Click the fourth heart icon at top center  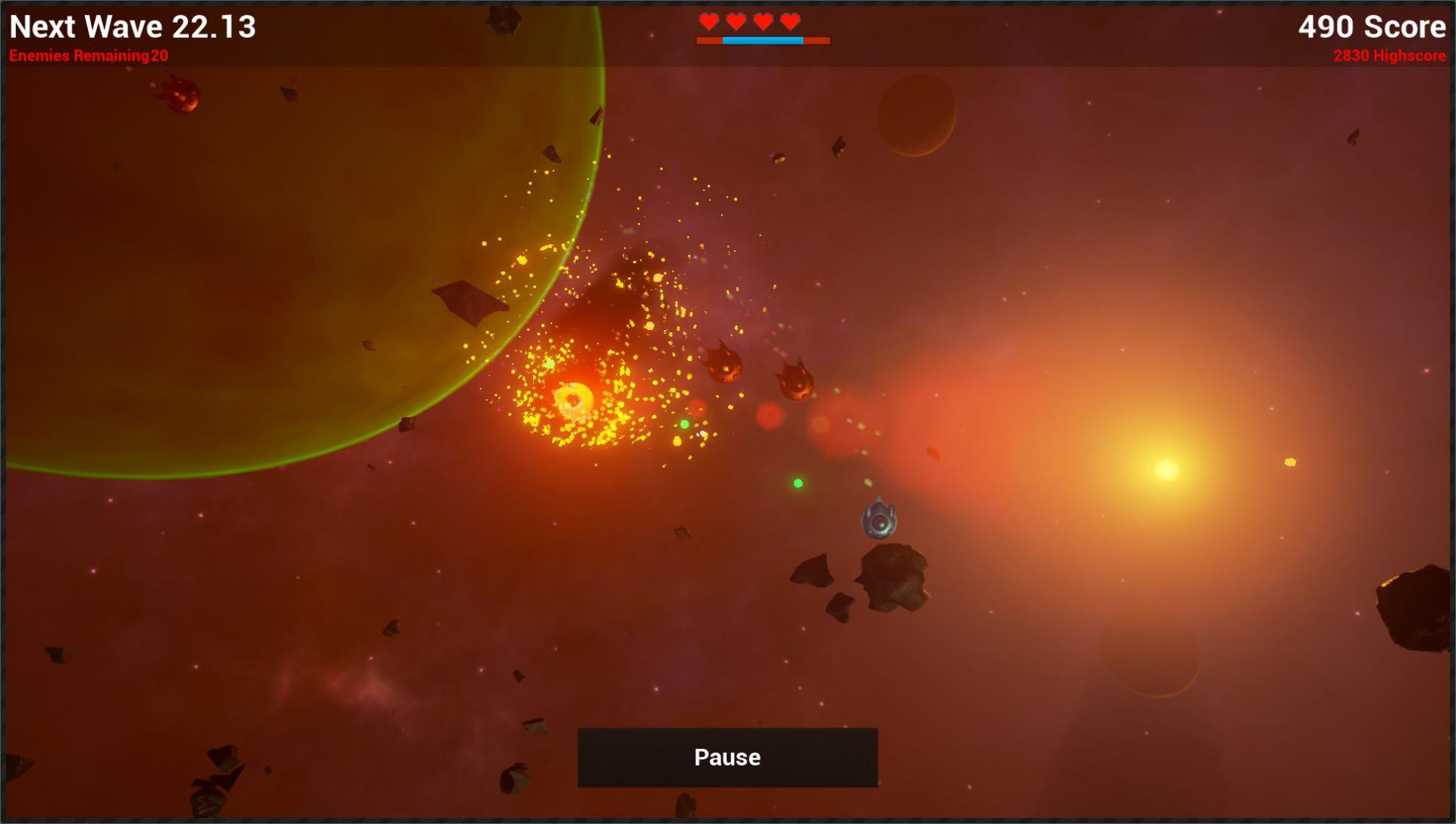click(x=789, y=21)
